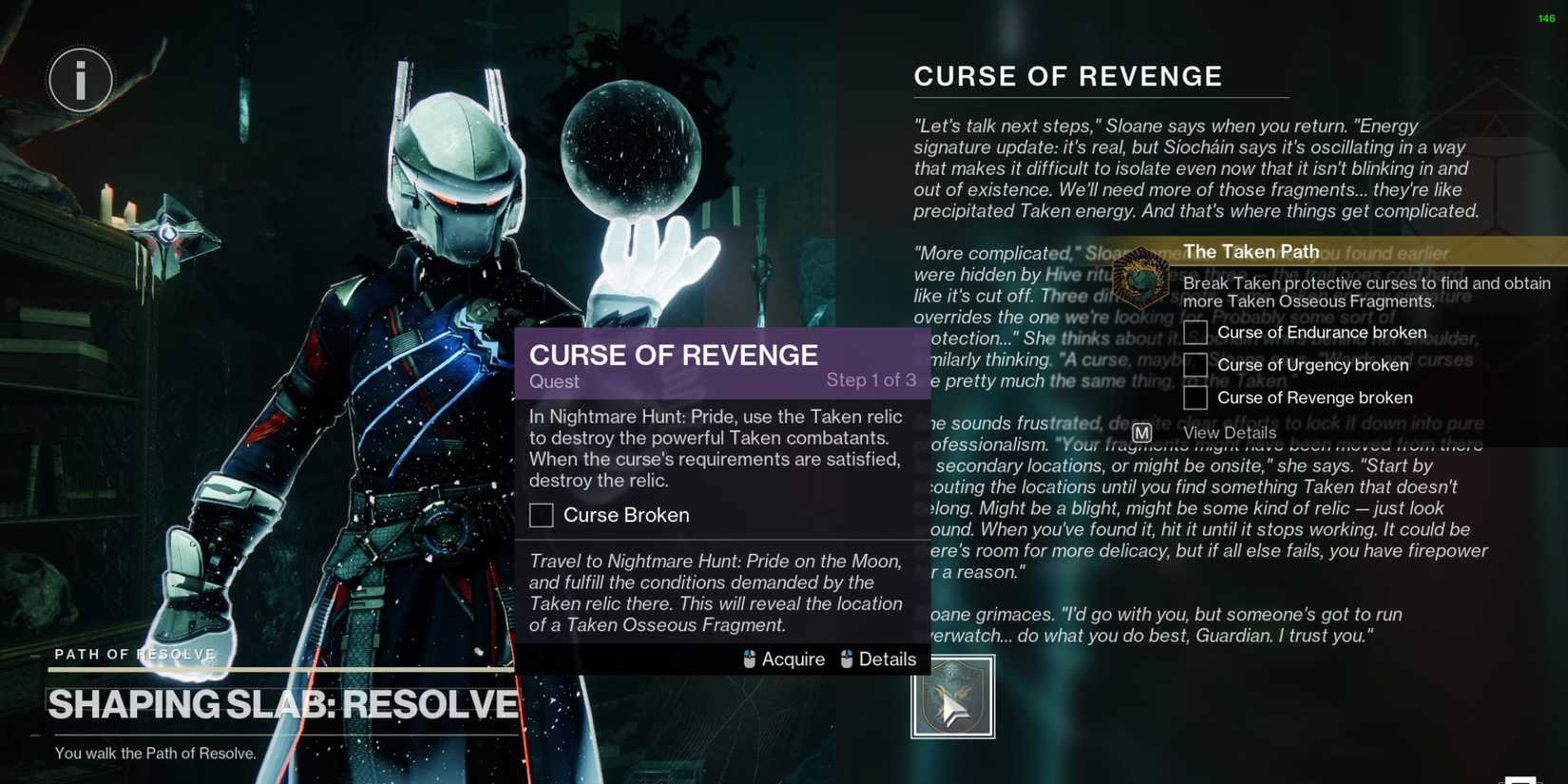The height and width of the screenshot is (784, 1568).
Task: Toggle the Curse of Endurance broken checkbox
Action: 1195,332
